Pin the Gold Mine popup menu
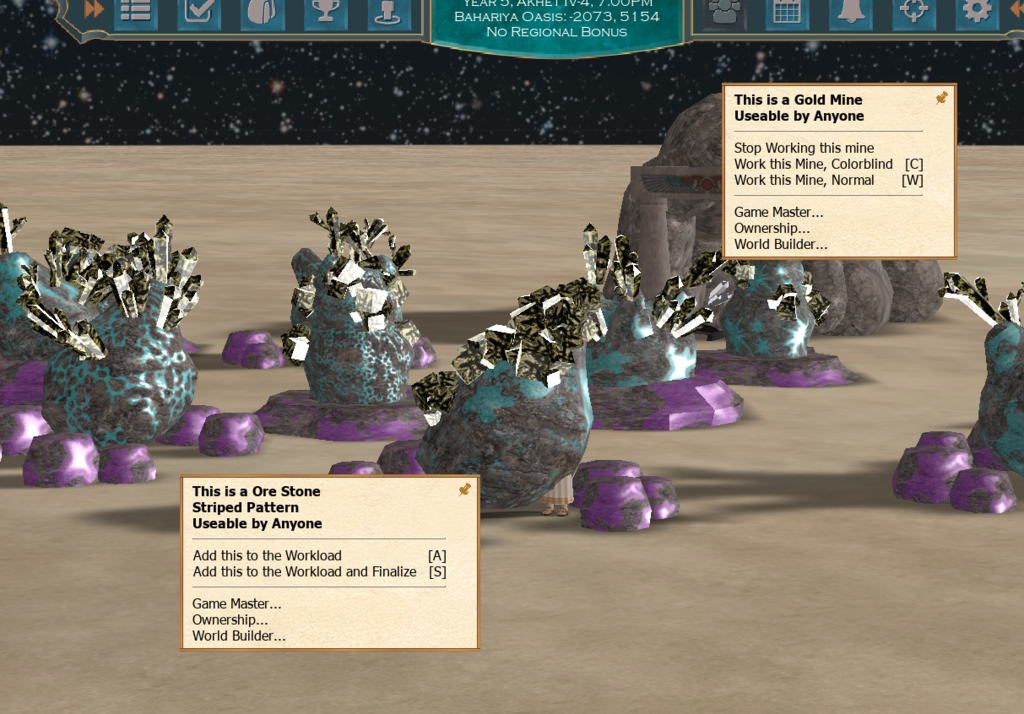 [x=941, y=98]
